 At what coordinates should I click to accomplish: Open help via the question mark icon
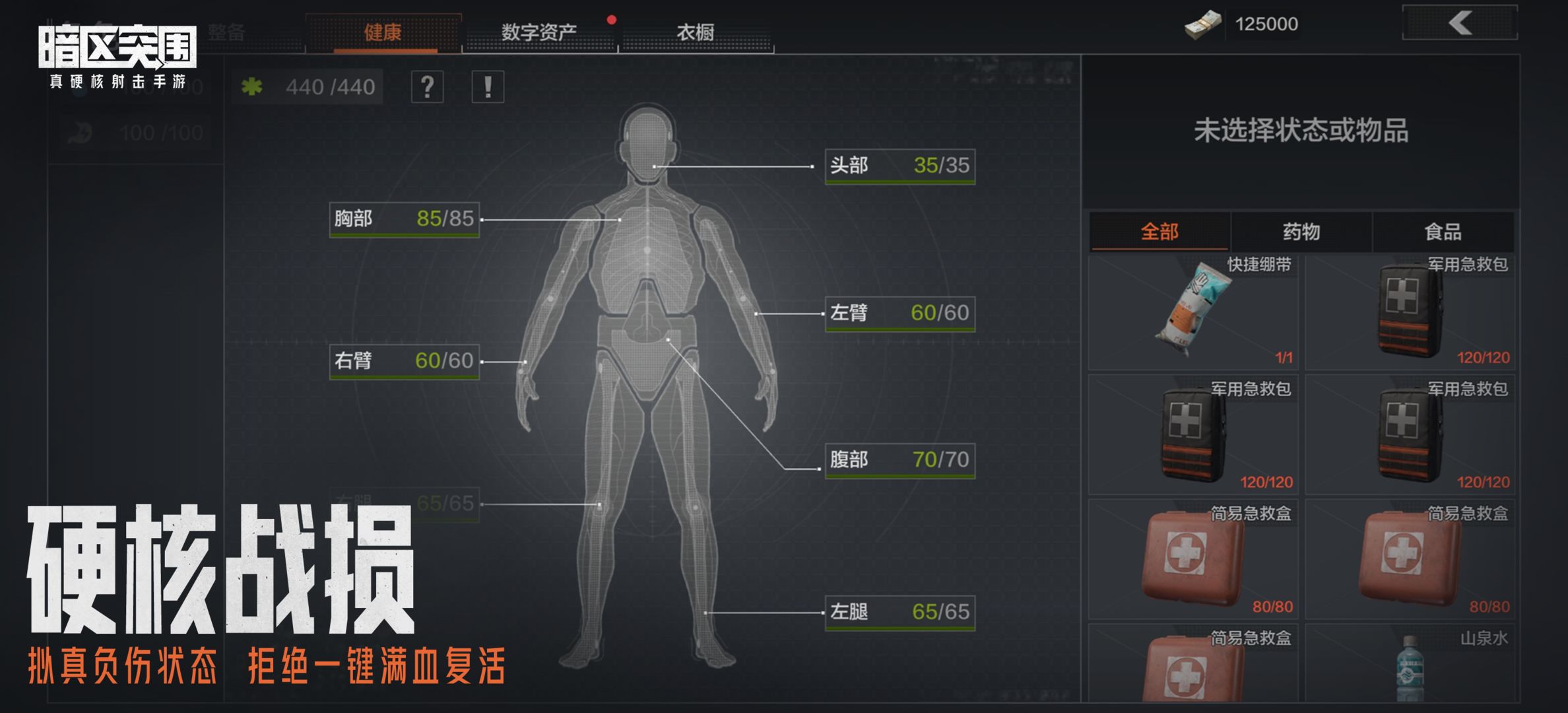428,86
